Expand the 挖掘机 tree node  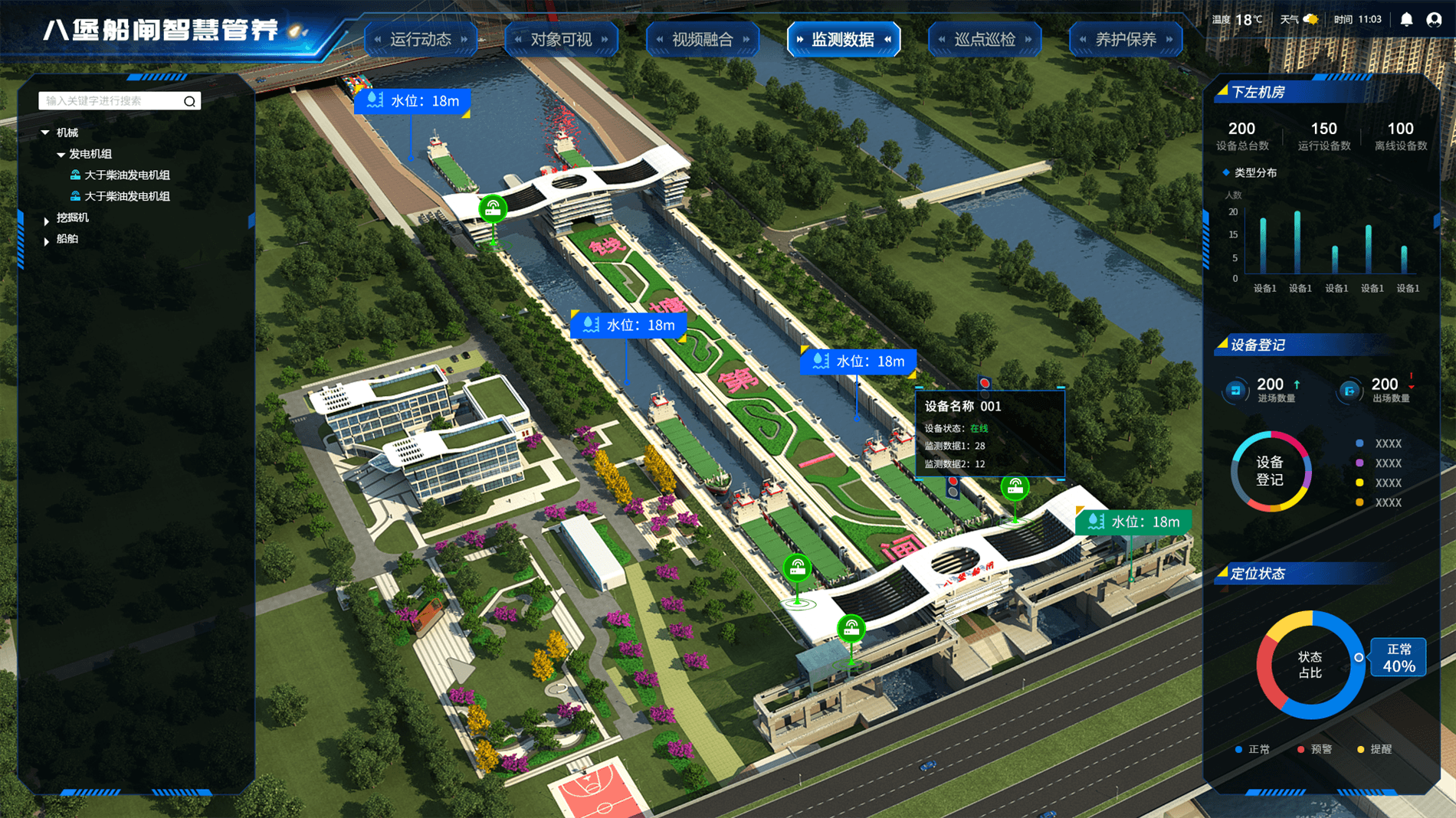tap(47, 221)
